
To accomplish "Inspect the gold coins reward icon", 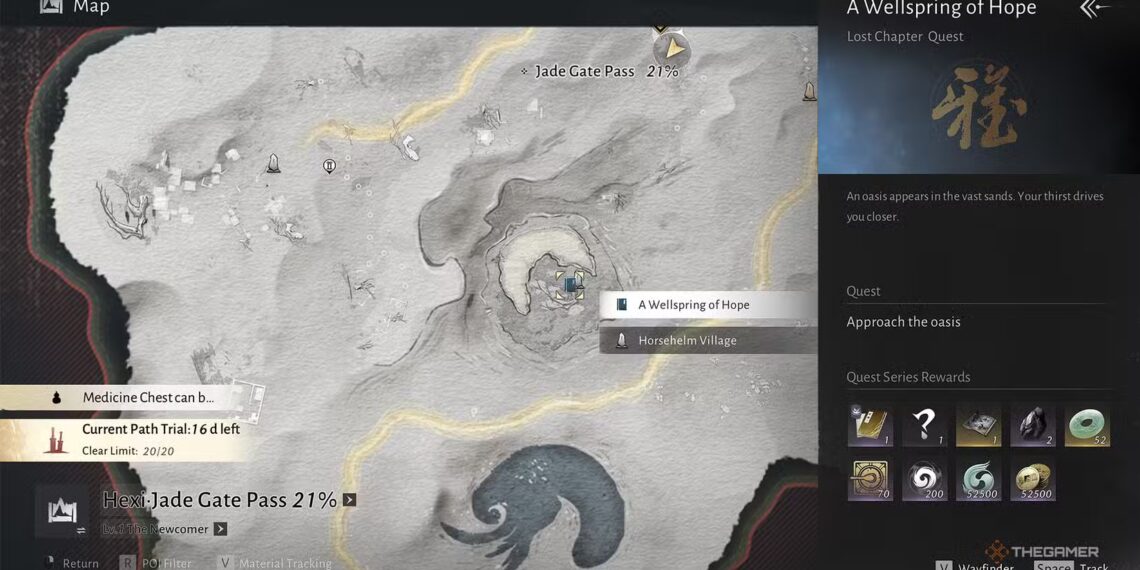I will click(1032, 480).
